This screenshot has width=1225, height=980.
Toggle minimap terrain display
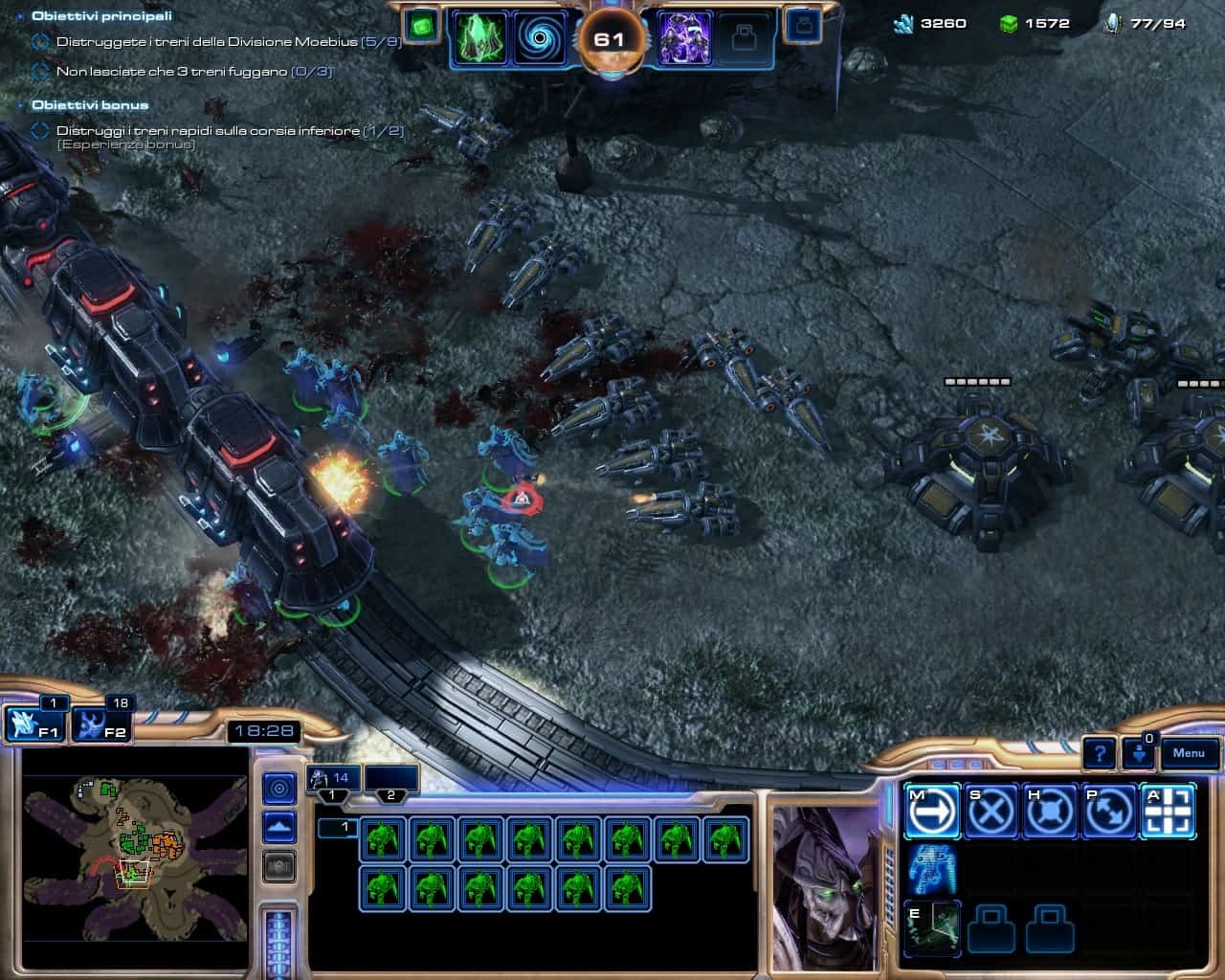[x=278, y=826]
